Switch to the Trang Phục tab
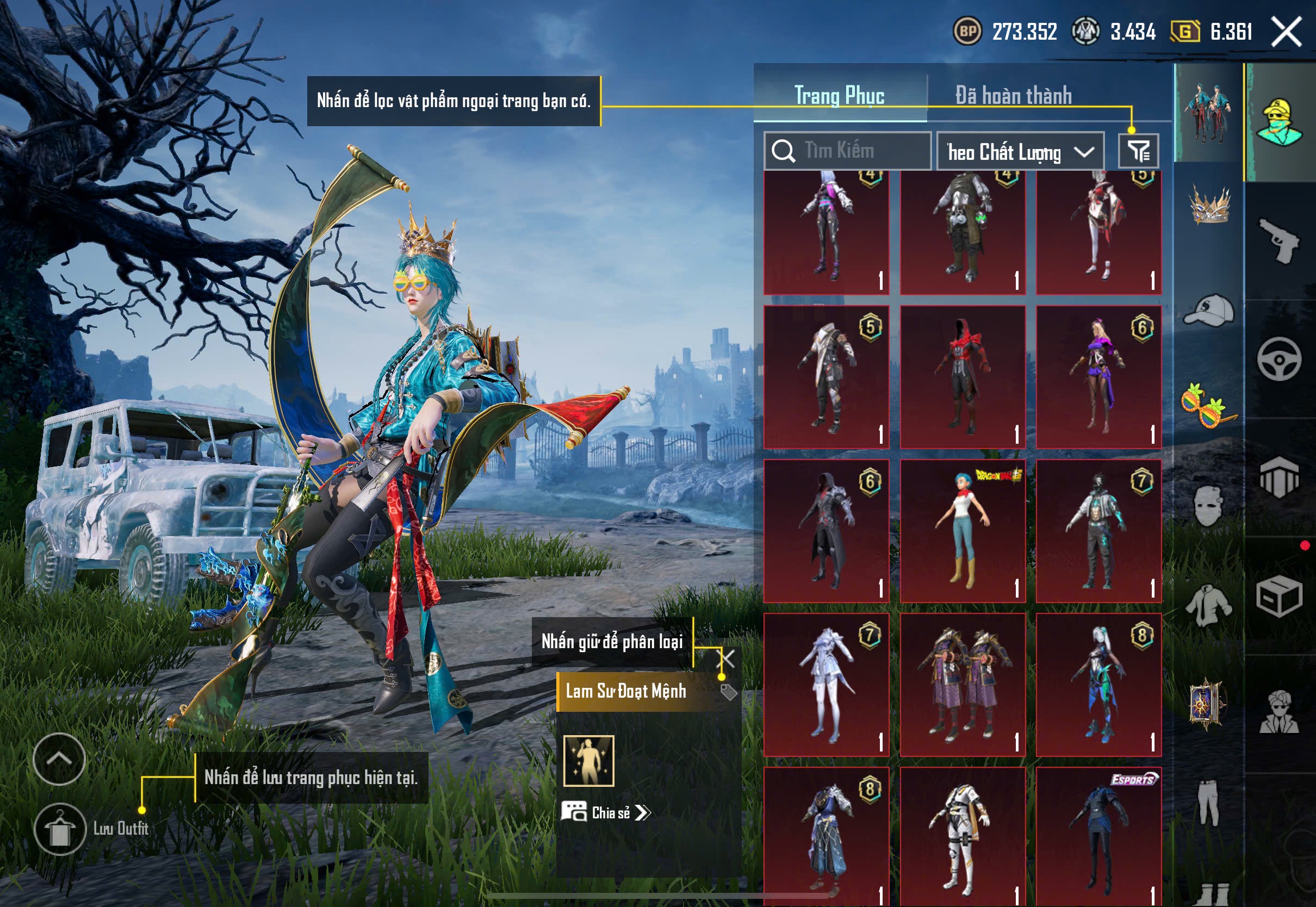Viewport: 1316px width, 907px height. coord(839,96)
